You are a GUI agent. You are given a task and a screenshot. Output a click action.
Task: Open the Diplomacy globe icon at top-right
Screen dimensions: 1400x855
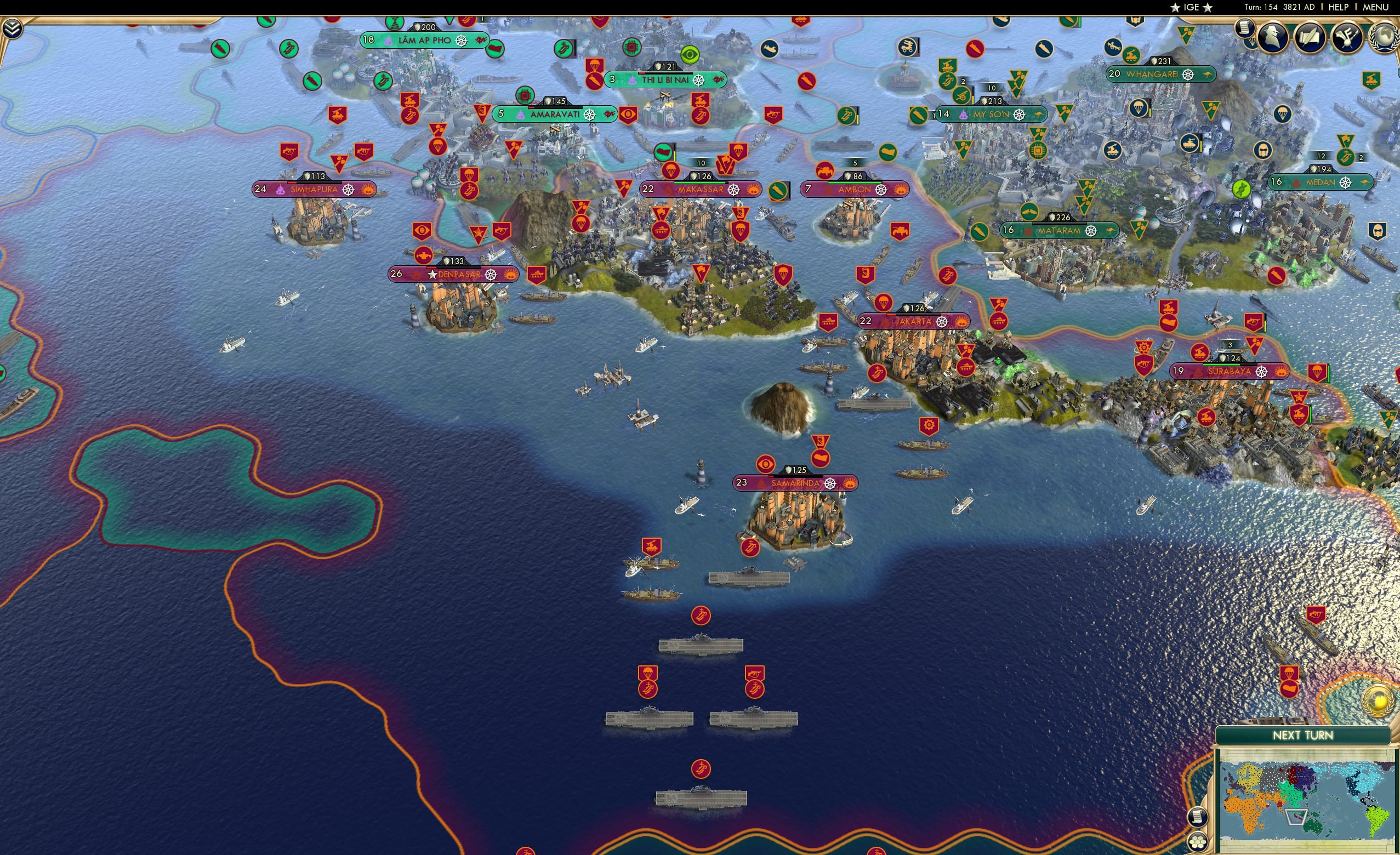coord(1387,38)
